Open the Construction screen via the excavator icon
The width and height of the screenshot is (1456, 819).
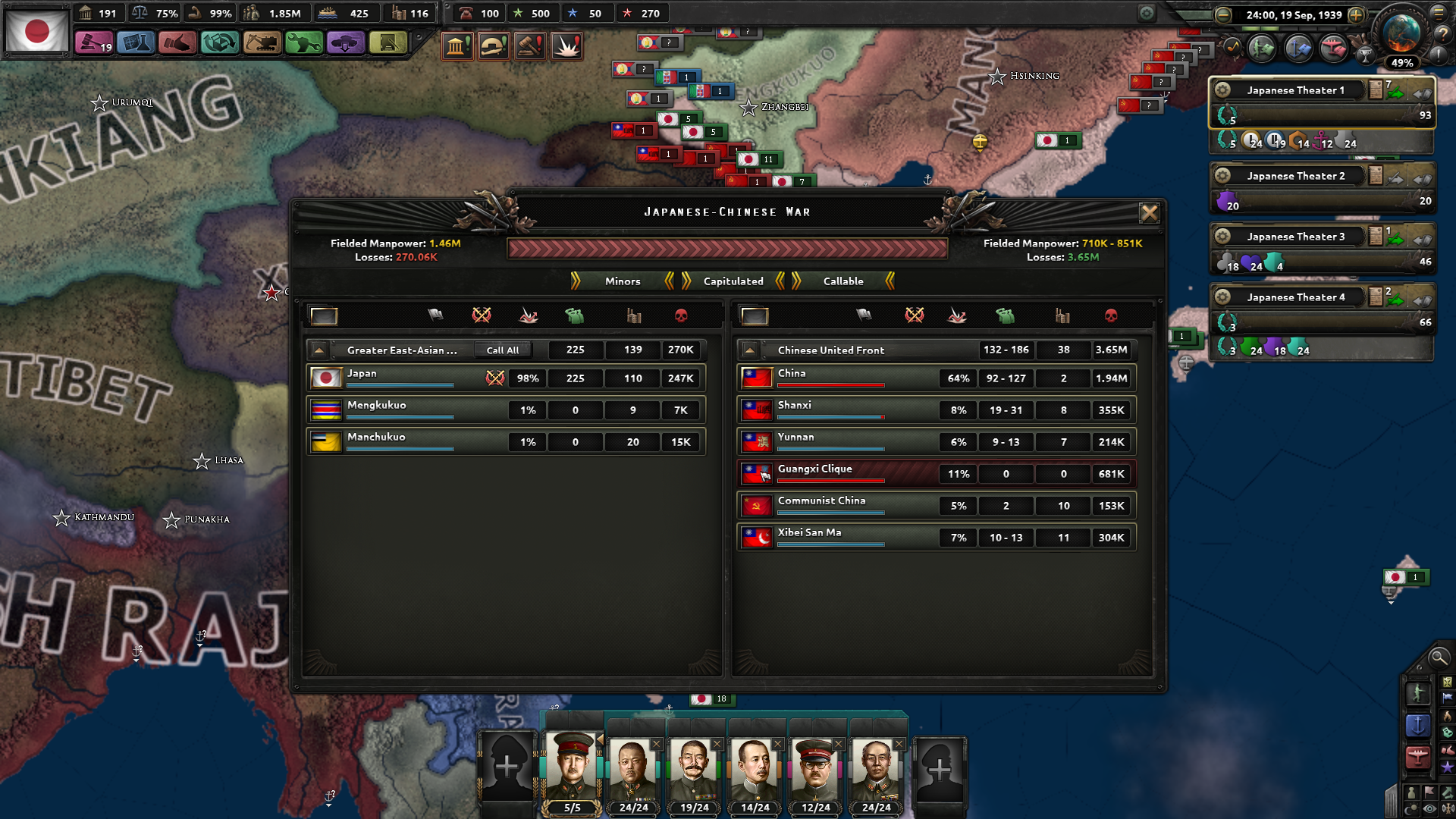(260, 43)
